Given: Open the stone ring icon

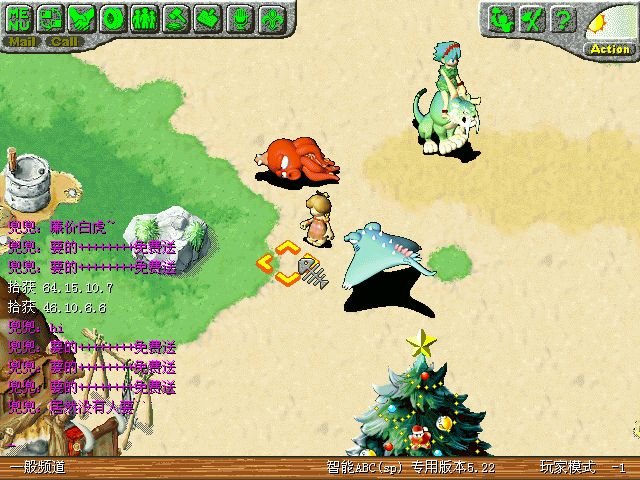Looking at the screenshot, I should click(x=114, y=18).
